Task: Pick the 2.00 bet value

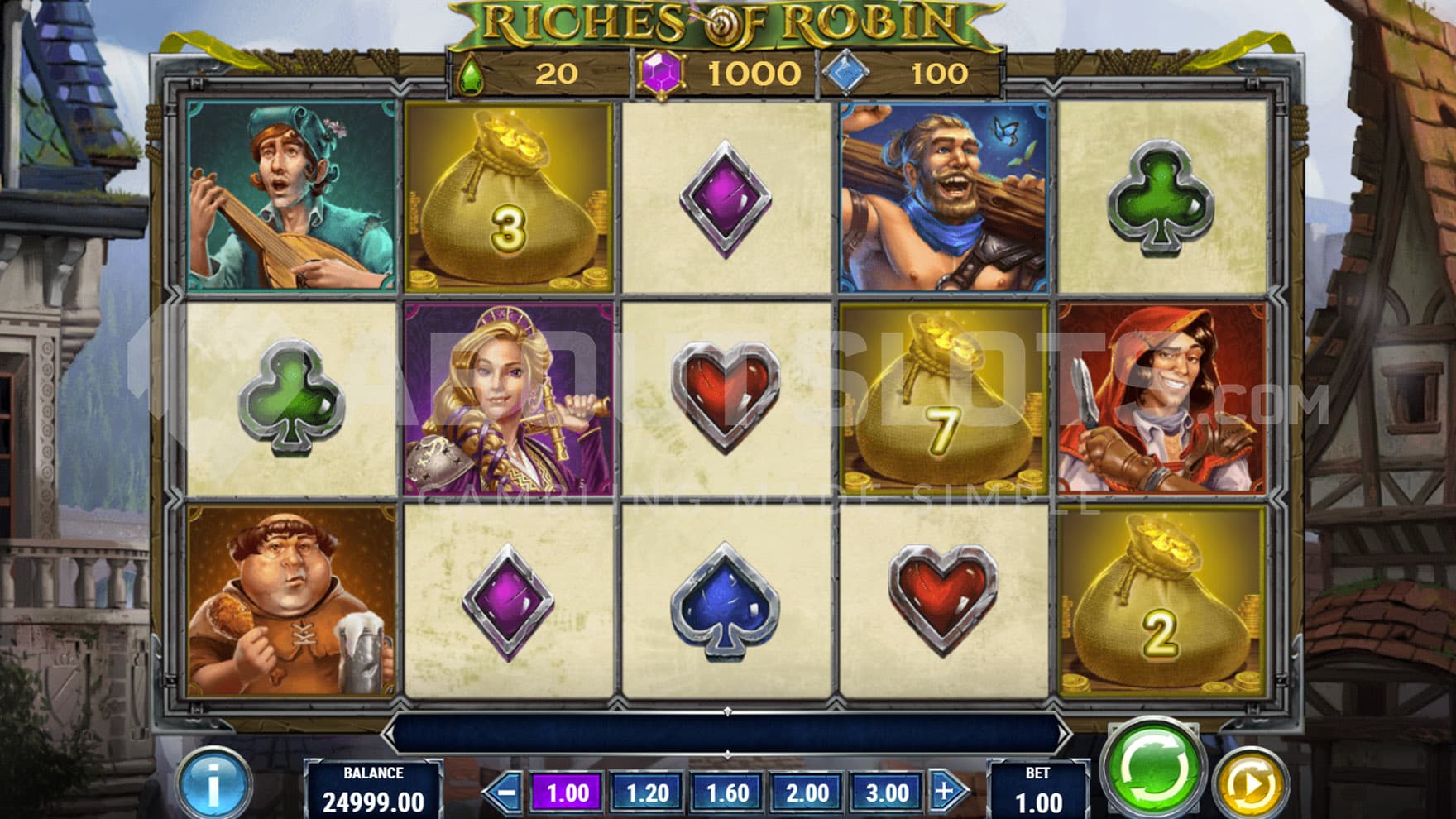Action: coord(807,793)
